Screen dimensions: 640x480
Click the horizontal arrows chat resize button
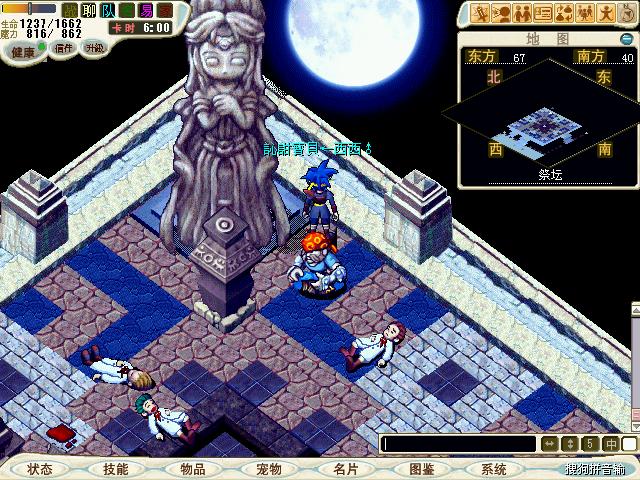coord(549,443)
